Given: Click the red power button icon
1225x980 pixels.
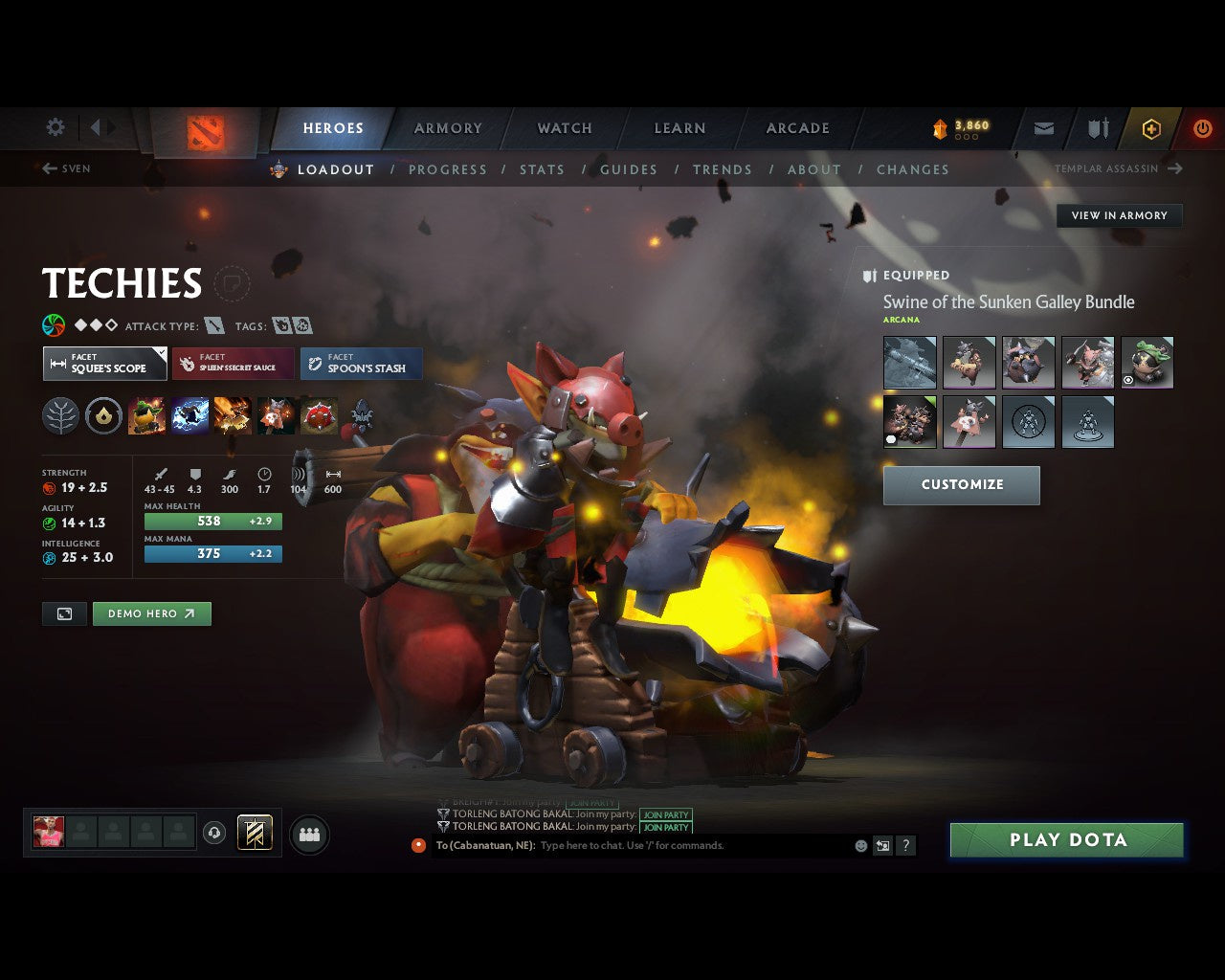Looking at the screenshot, I should coord(1203,127).
